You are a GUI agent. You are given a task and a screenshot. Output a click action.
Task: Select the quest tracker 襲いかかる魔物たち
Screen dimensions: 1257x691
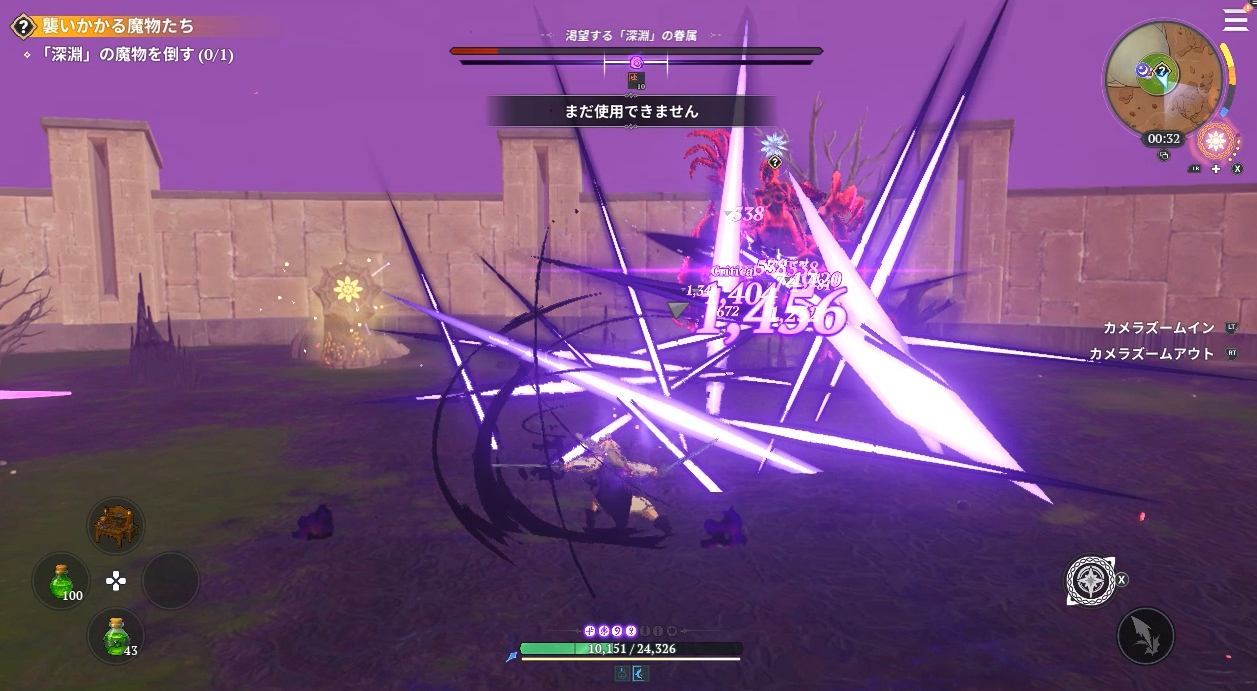click(x=118, y=27)
